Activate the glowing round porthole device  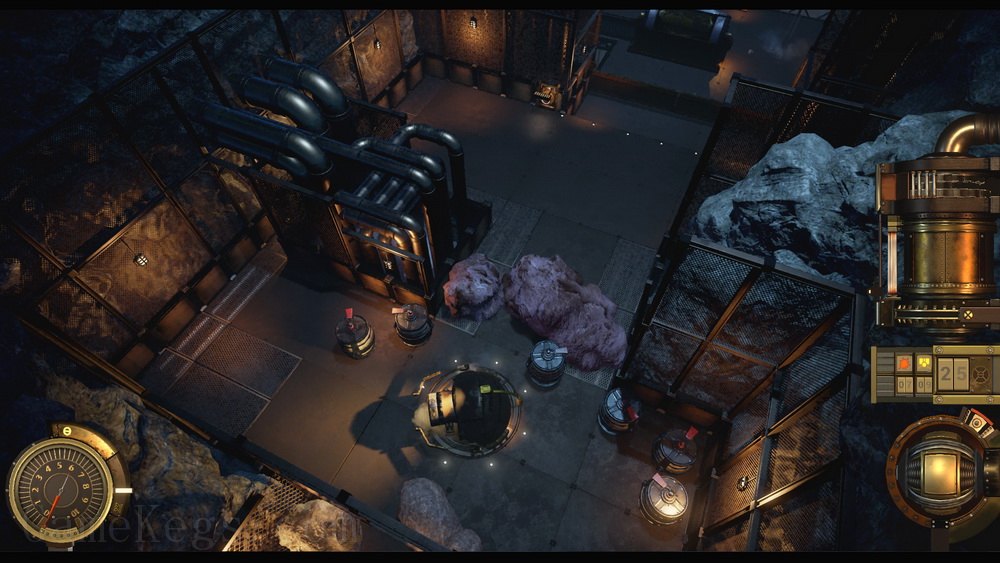coord(940,470)
